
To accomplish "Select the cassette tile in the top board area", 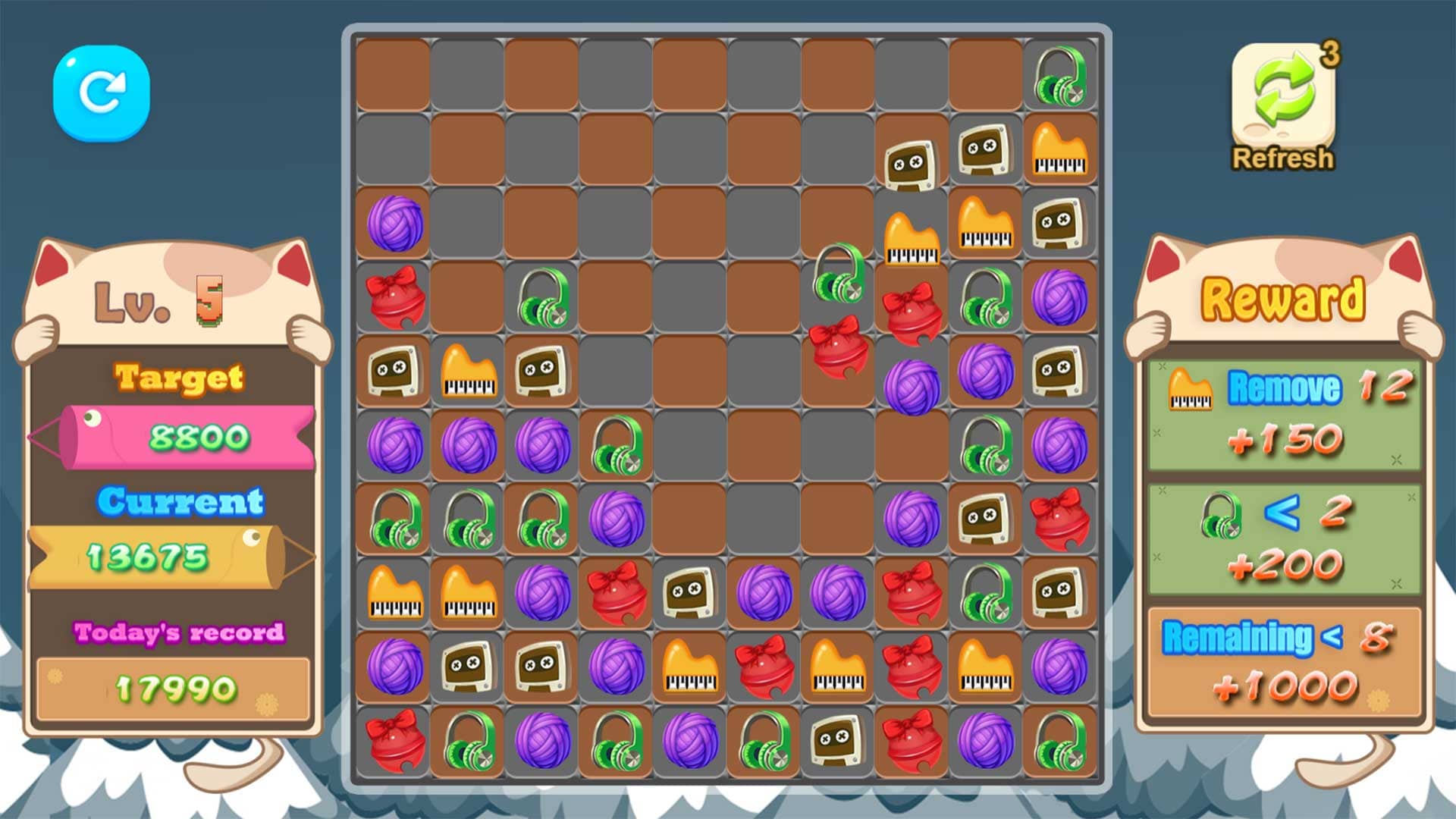I will pos(912,159).
